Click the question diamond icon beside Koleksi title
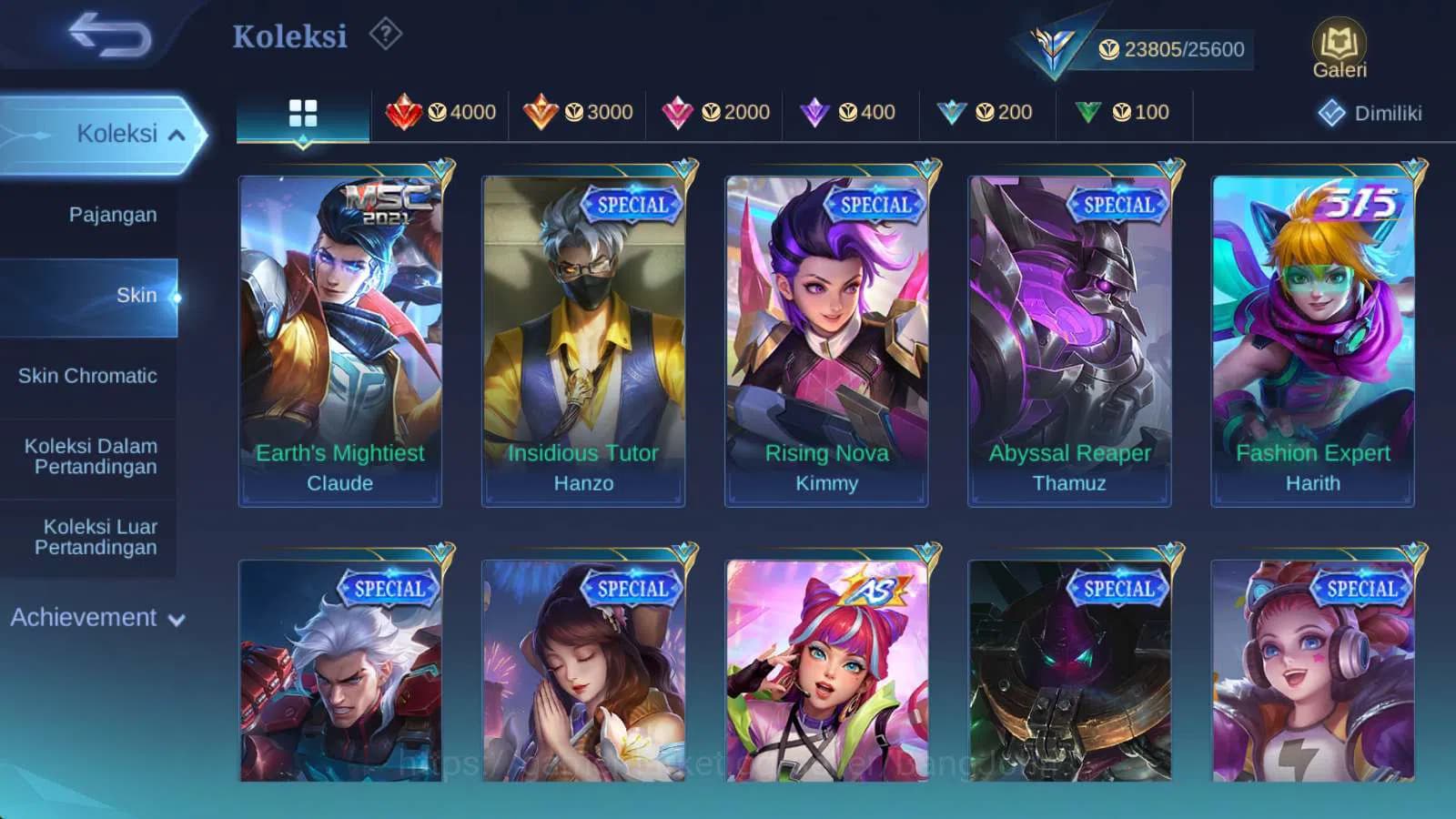Viewport: 1456px width, 819px height. click(387, 34)
